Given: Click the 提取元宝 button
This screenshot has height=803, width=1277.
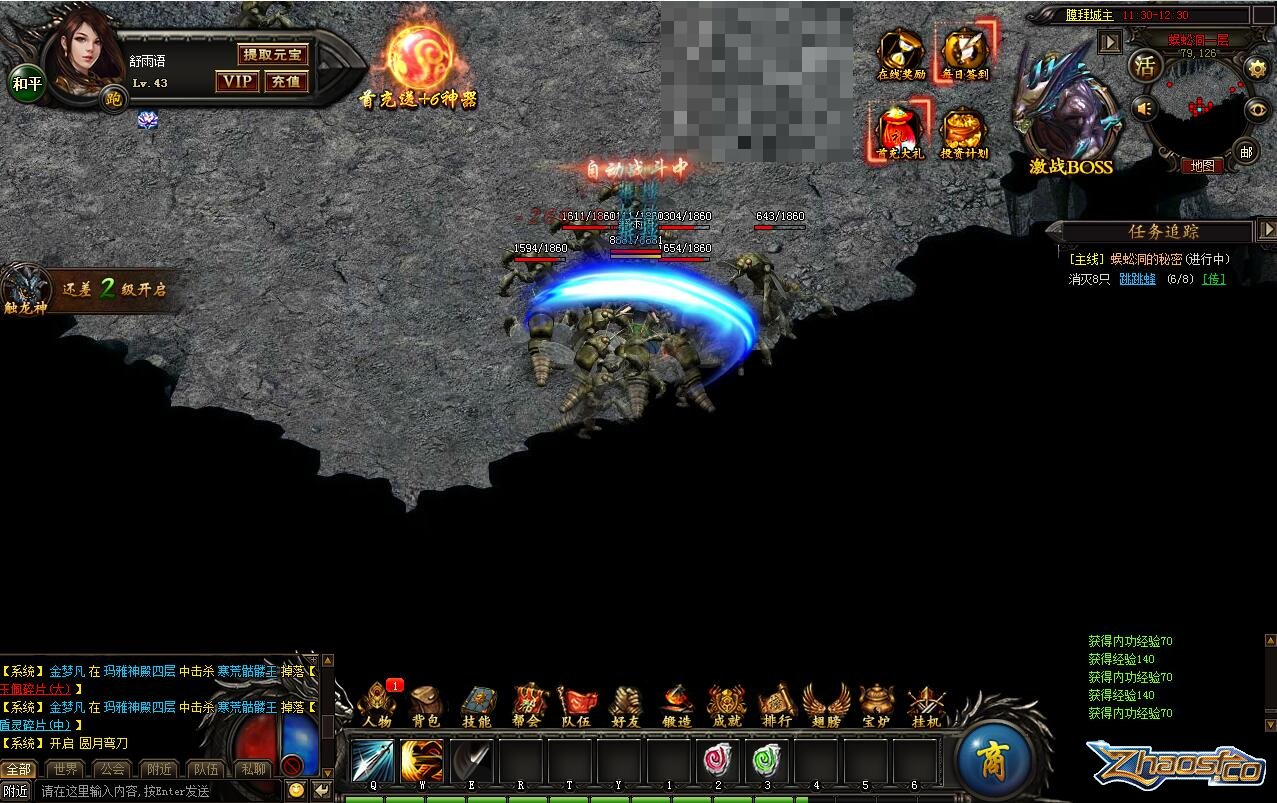Looking at the screenshot, I should click(x=272, y=54).
